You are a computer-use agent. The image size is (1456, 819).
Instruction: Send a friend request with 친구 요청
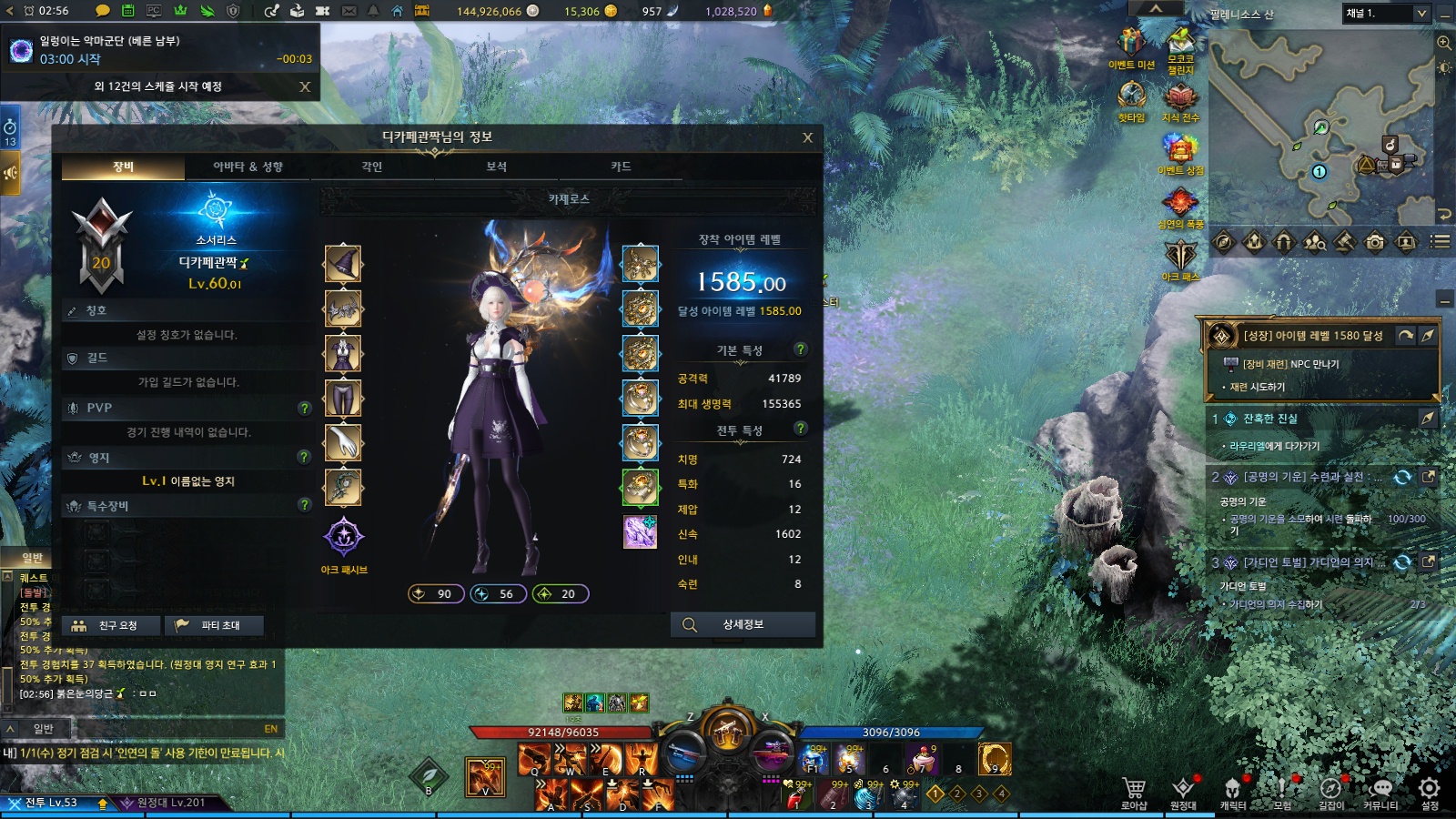click(112, 626)
